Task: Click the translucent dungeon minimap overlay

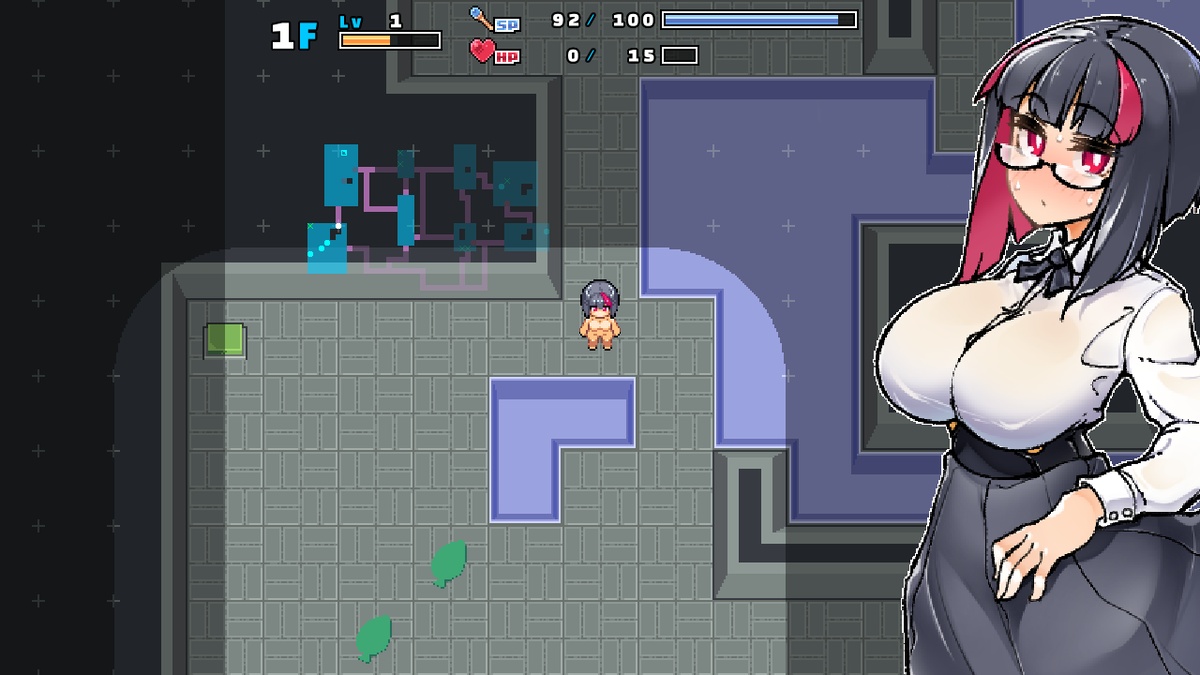Action: (x=427, y=211)
